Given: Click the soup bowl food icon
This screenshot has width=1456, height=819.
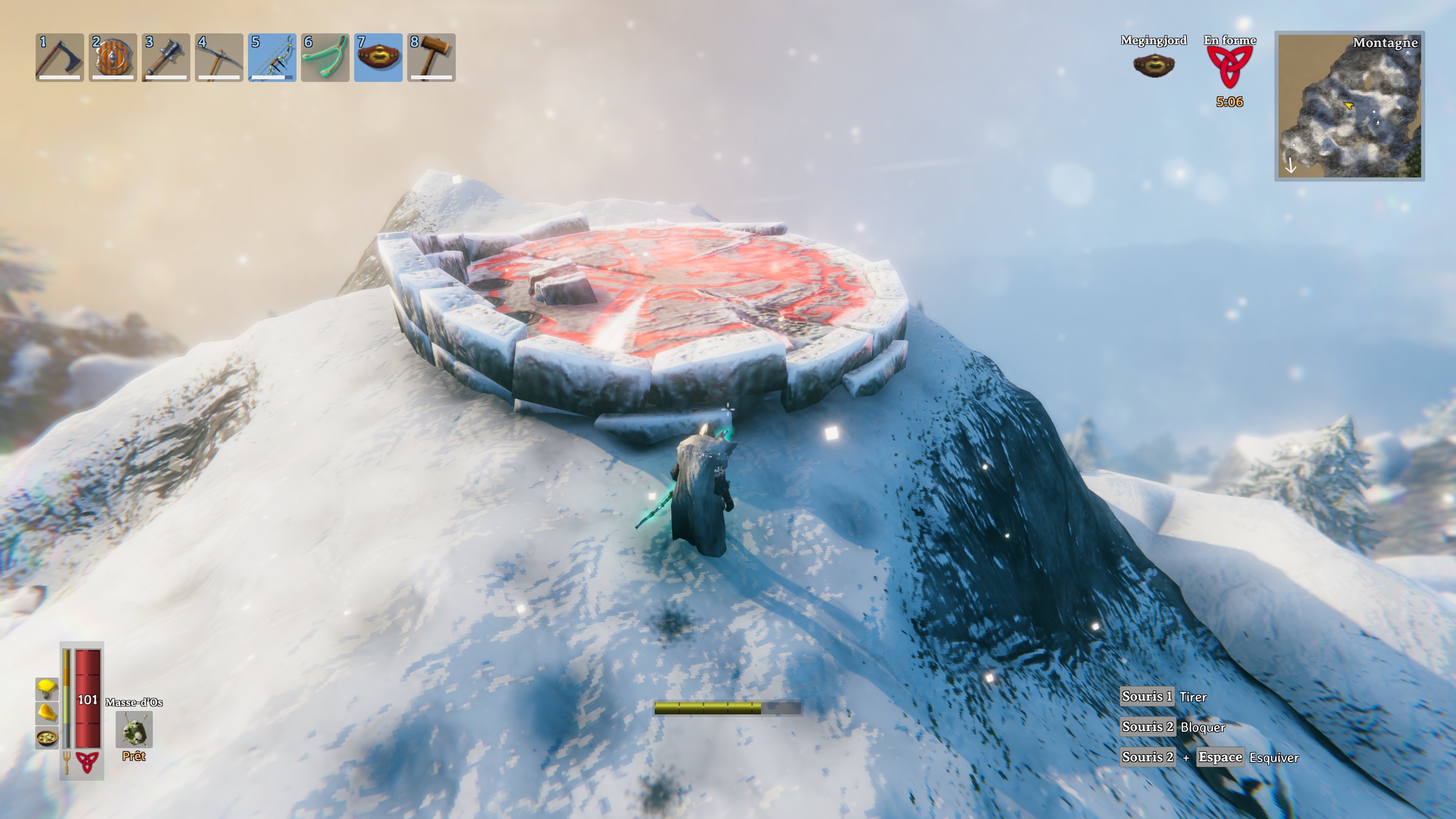Looking at the screenshot, I should [46, 737].
